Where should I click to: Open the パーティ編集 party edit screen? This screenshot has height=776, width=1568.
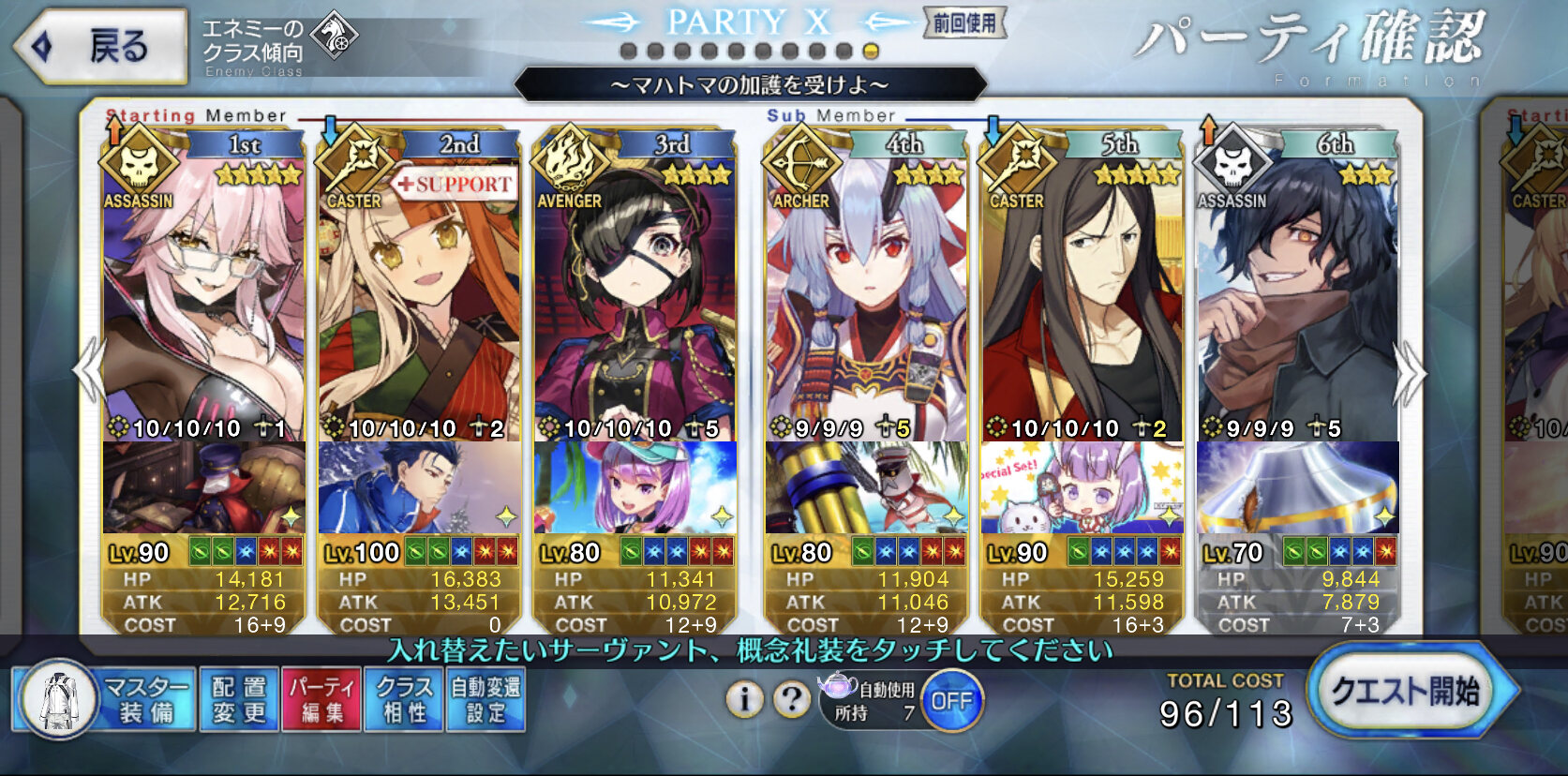click(x=321, y=700)
